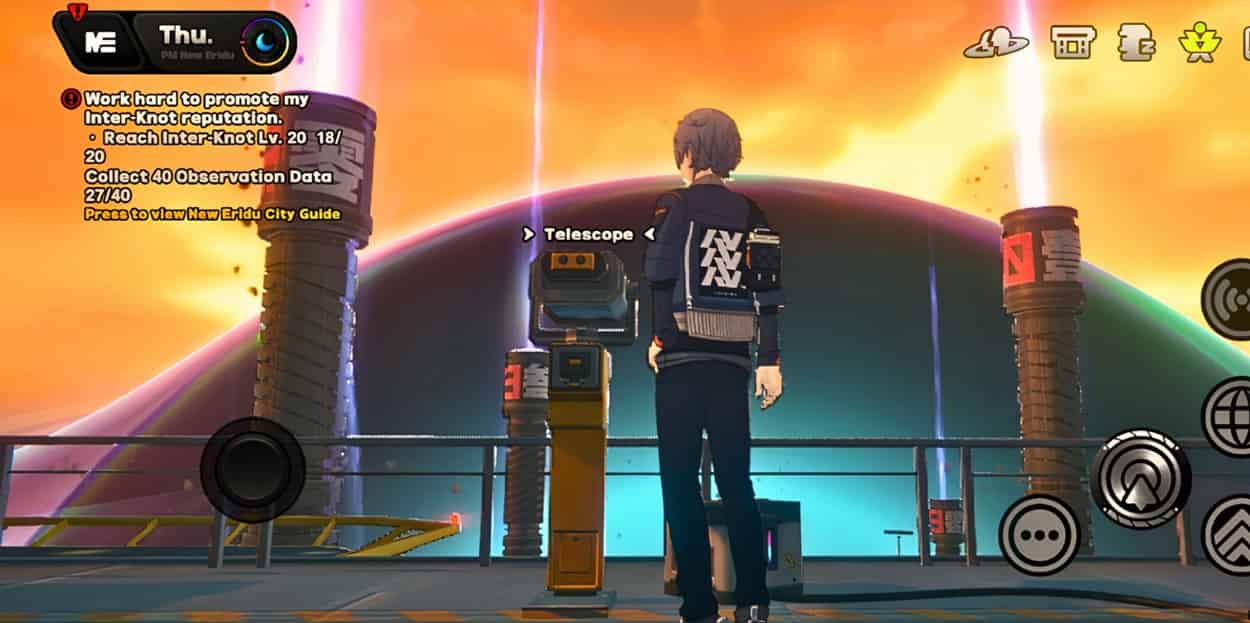Open the flying saucer icon menu
The height and width of the screenshot is (623, 1250).
995,43
